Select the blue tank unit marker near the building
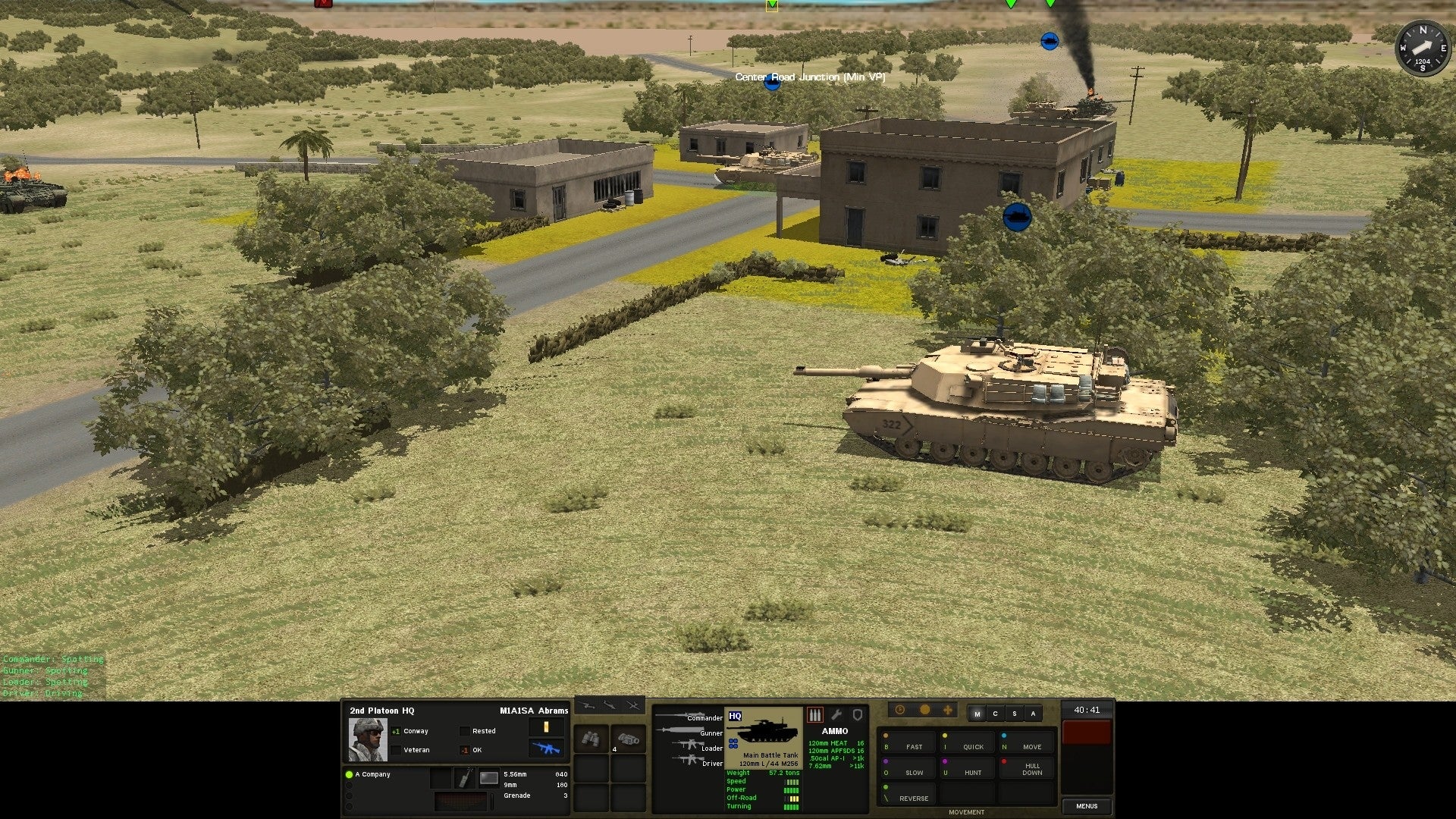The image size is (1456, 819). click(1017, 218)
